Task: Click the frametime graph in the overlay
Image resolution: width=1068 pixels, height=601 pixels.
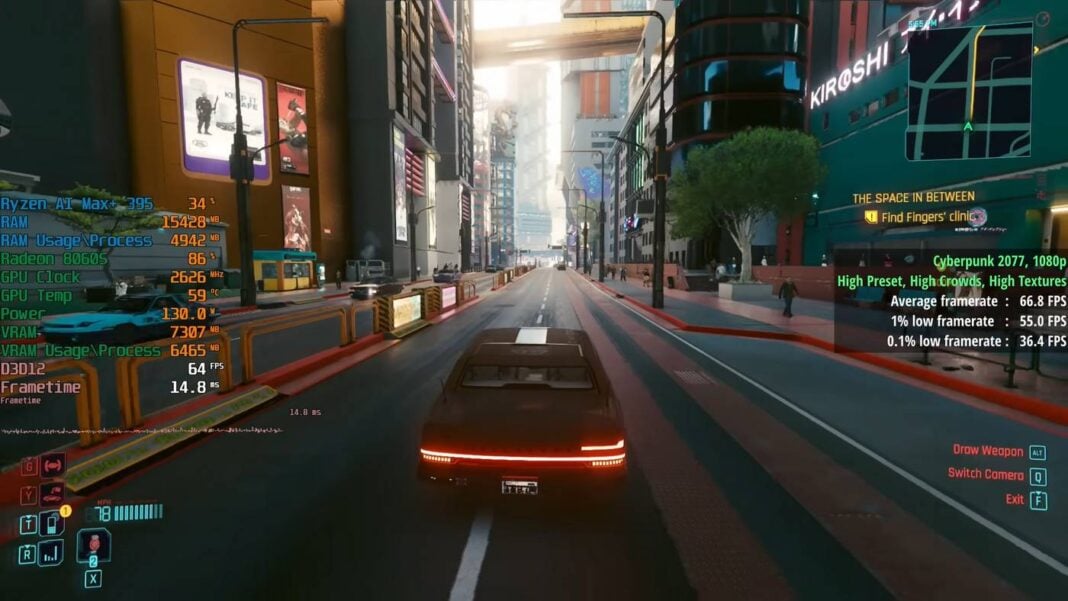Action: 140,430
